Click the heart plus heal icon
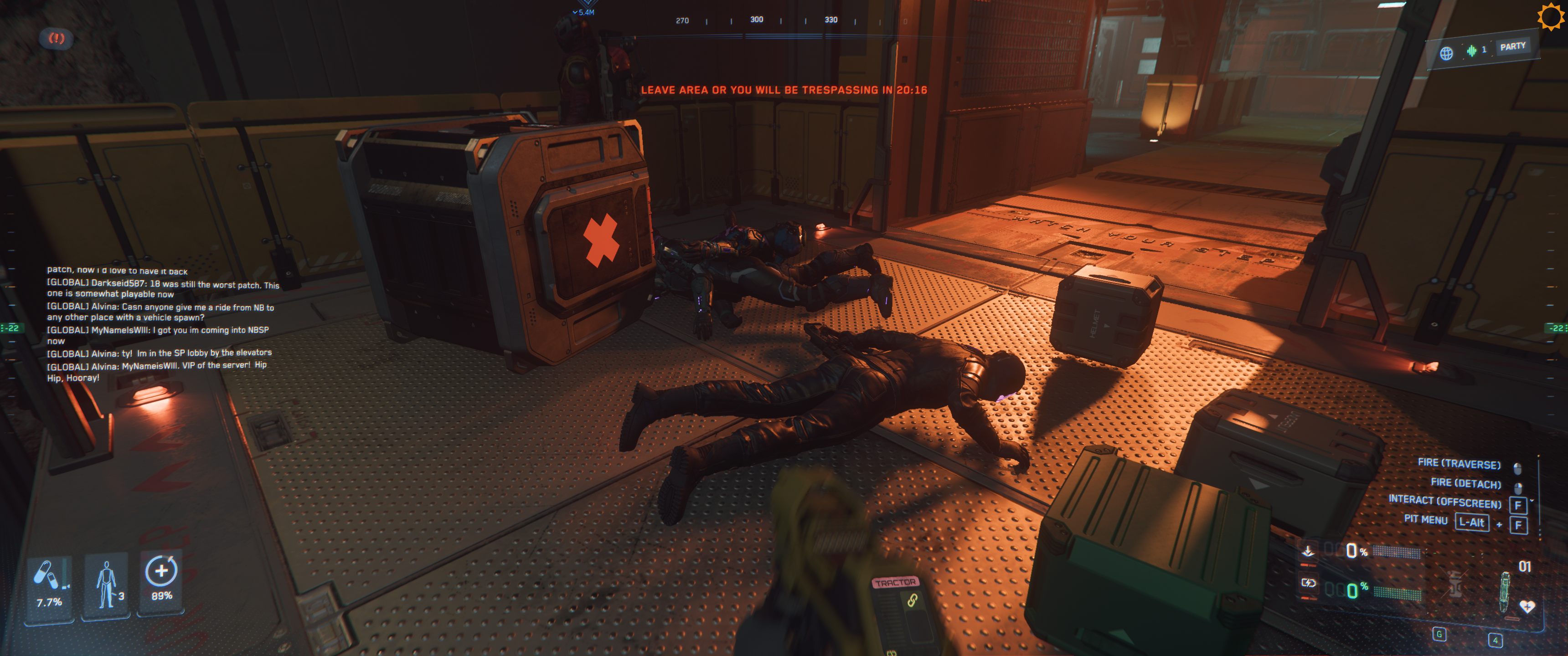Viewport: 1568px width, 656px height. click(1527, 606)
